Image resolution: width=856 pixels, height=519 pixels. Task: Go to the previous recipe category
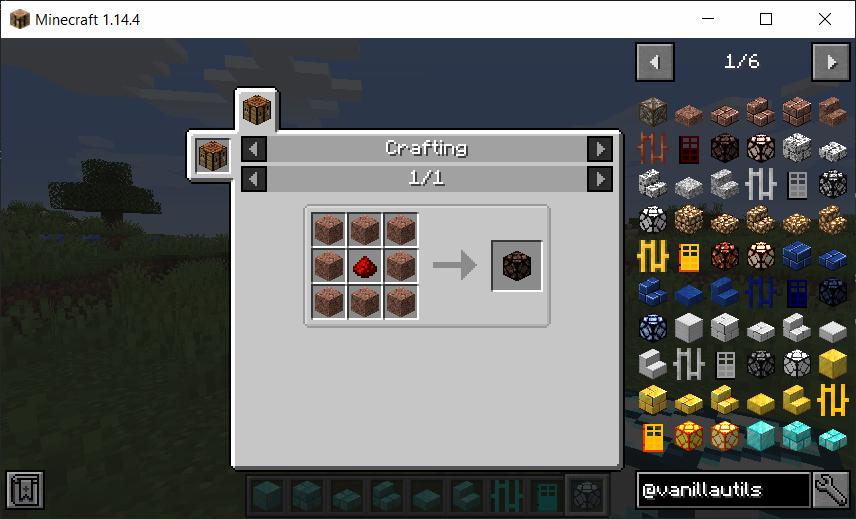[255, 149]
